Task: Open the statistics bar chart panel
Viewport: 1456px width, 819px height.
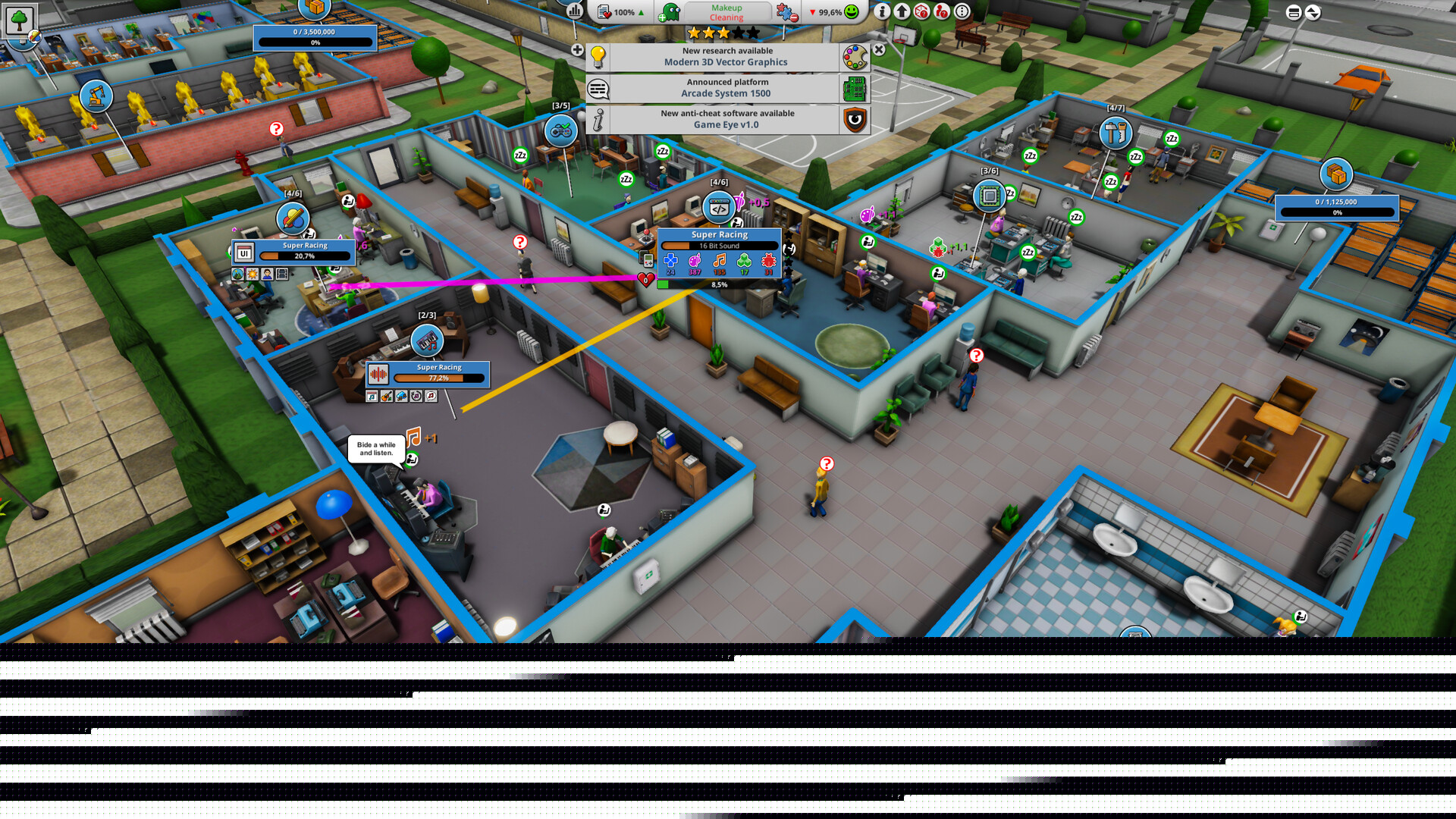Action: pyautogui.click(x=574, y=12)
